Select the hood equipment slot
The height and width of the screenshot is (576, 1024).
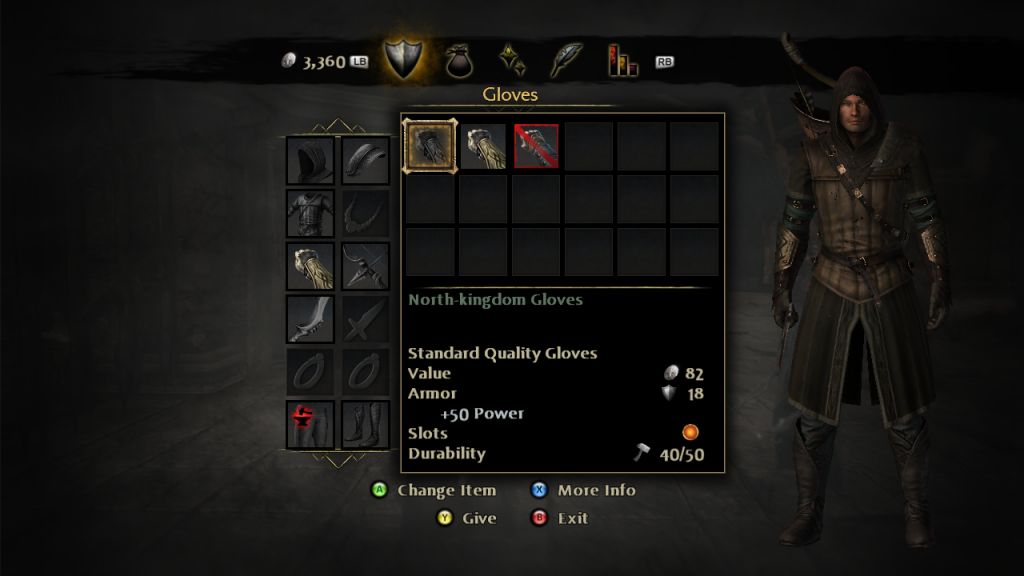click(310, 161)
